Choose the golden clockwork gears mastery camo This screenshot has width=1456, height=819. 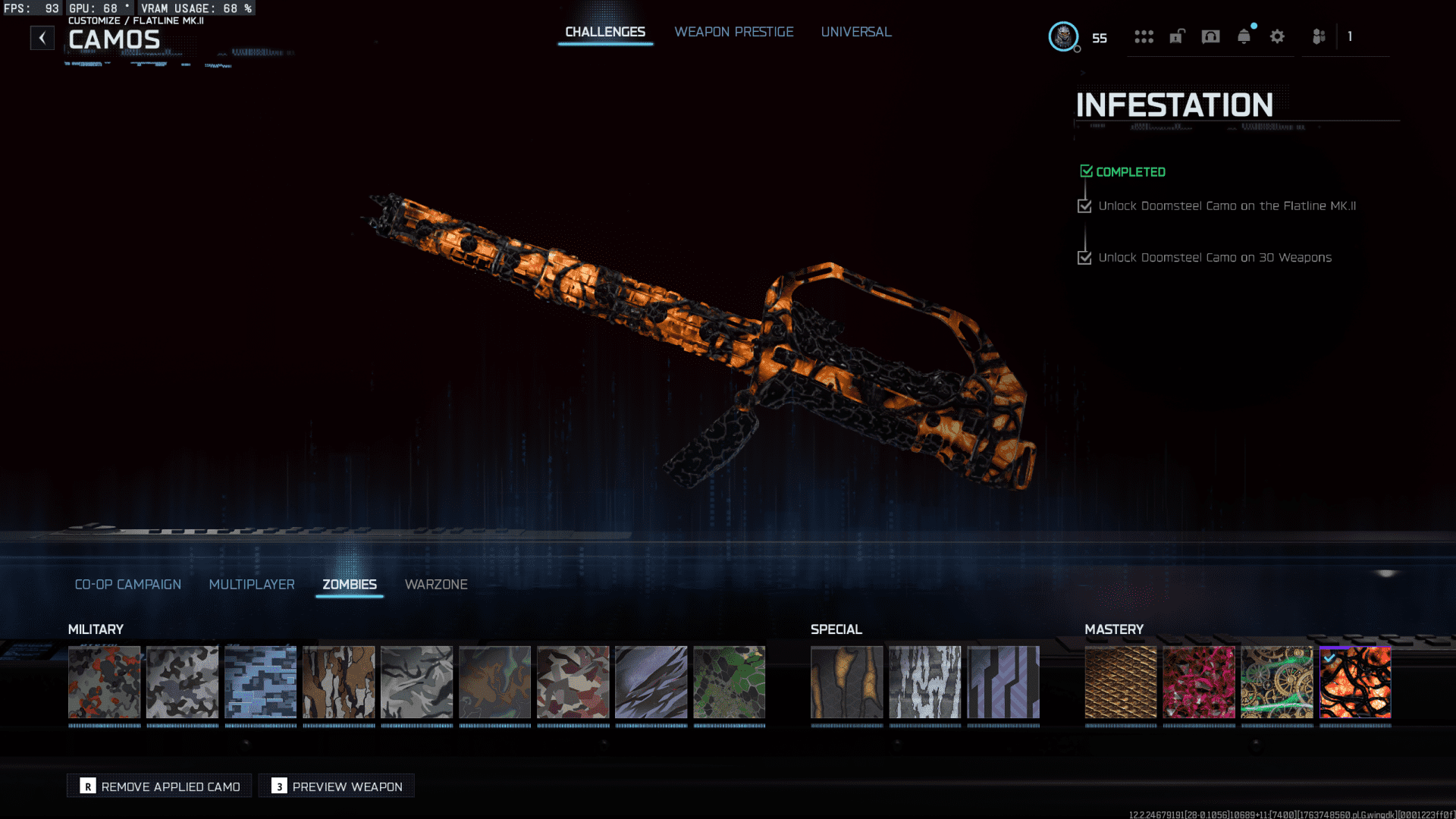[1277, 682]
